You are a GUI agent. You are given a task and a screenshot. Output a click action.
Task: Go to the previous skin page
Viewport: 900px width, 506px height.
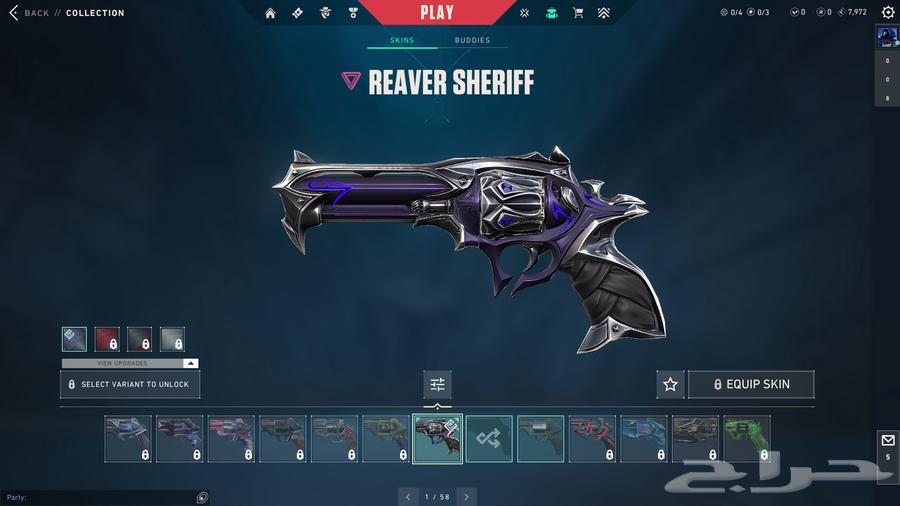coord(408,496)
